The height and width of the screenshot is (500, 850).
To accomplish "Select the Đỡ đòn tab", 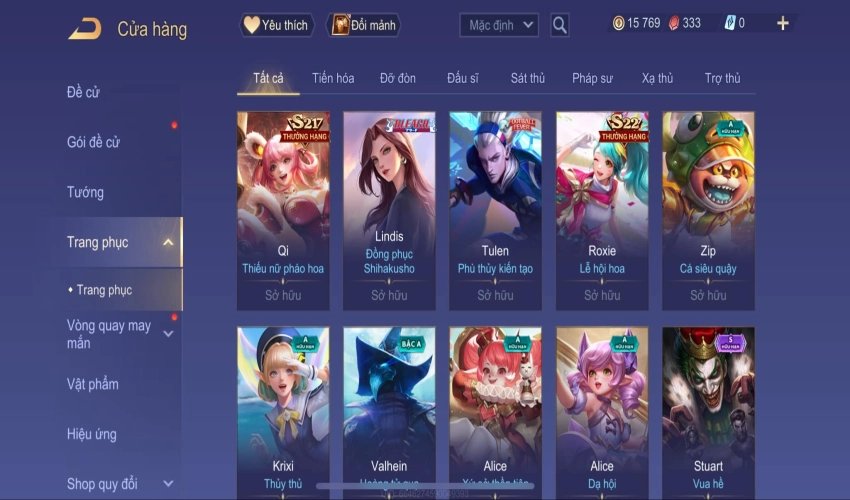I will click(398, 78).
